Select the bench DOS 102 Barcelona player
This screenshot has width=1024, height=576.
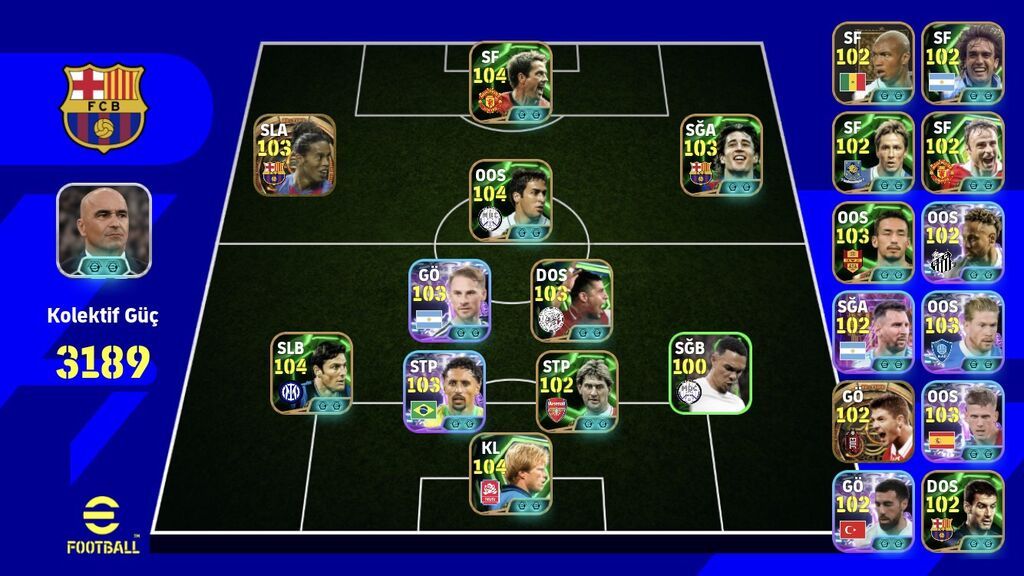coord(961,511)
